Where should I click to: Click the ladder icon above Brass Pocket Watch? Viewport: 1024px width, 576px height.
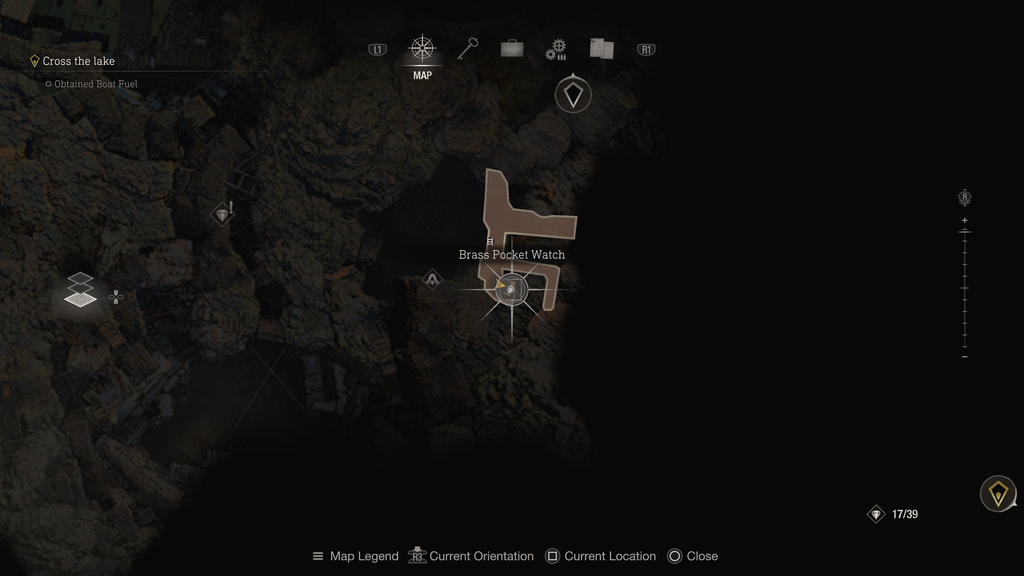coord(490,241)
